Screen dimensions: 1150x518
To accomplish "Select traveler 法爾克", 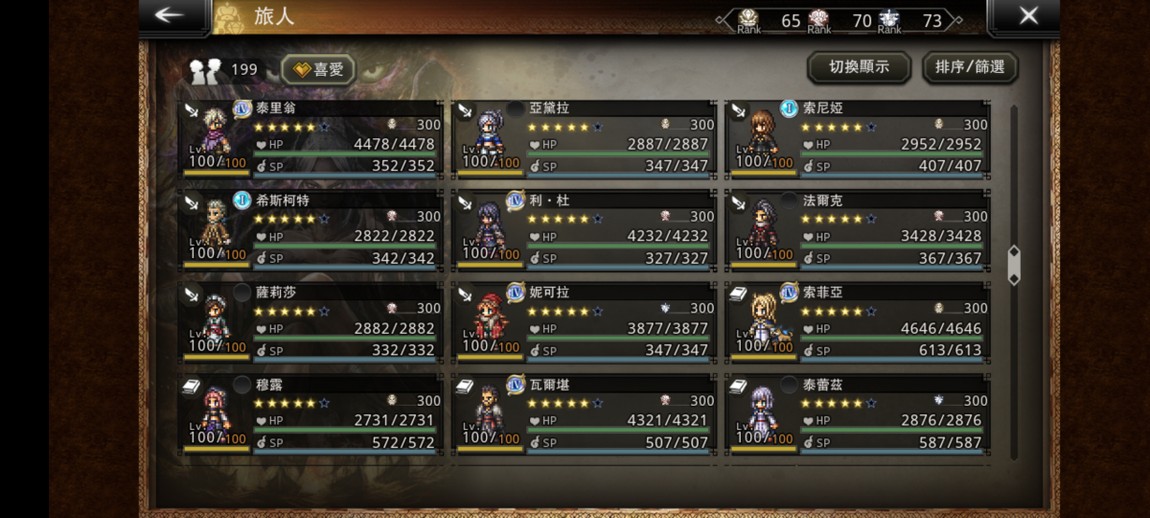I will pyautogui.click(x=858, y=229).
